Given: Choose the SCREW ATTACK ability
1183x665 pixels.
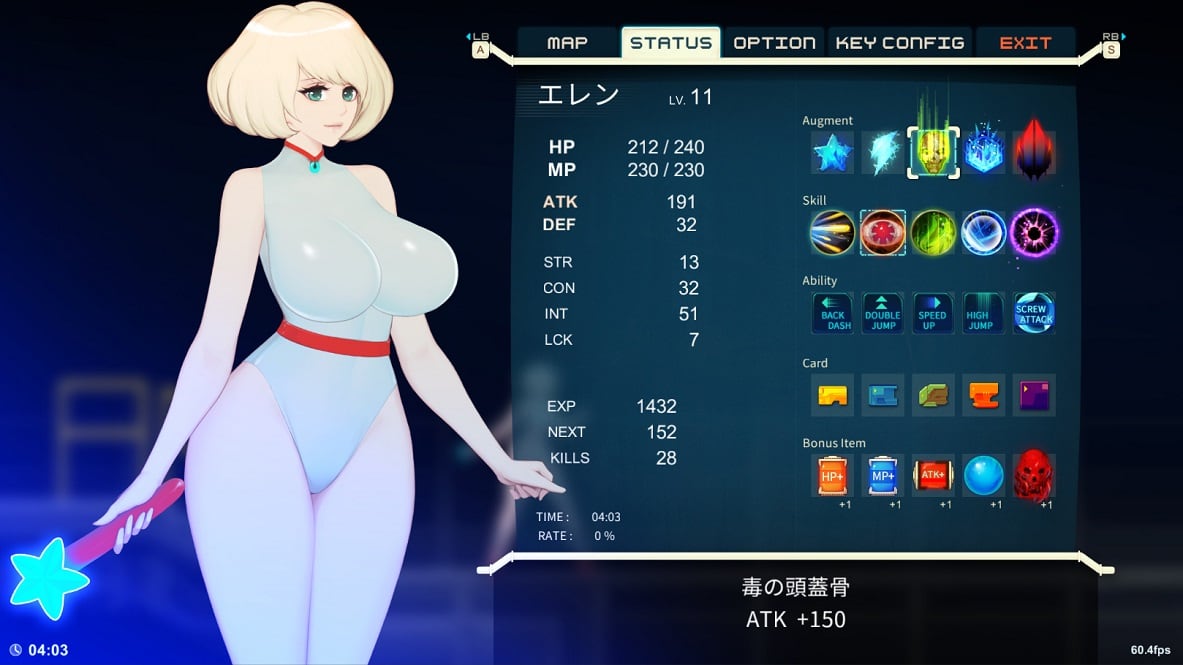Looking at the screenshot, I should click(1034, 313).
